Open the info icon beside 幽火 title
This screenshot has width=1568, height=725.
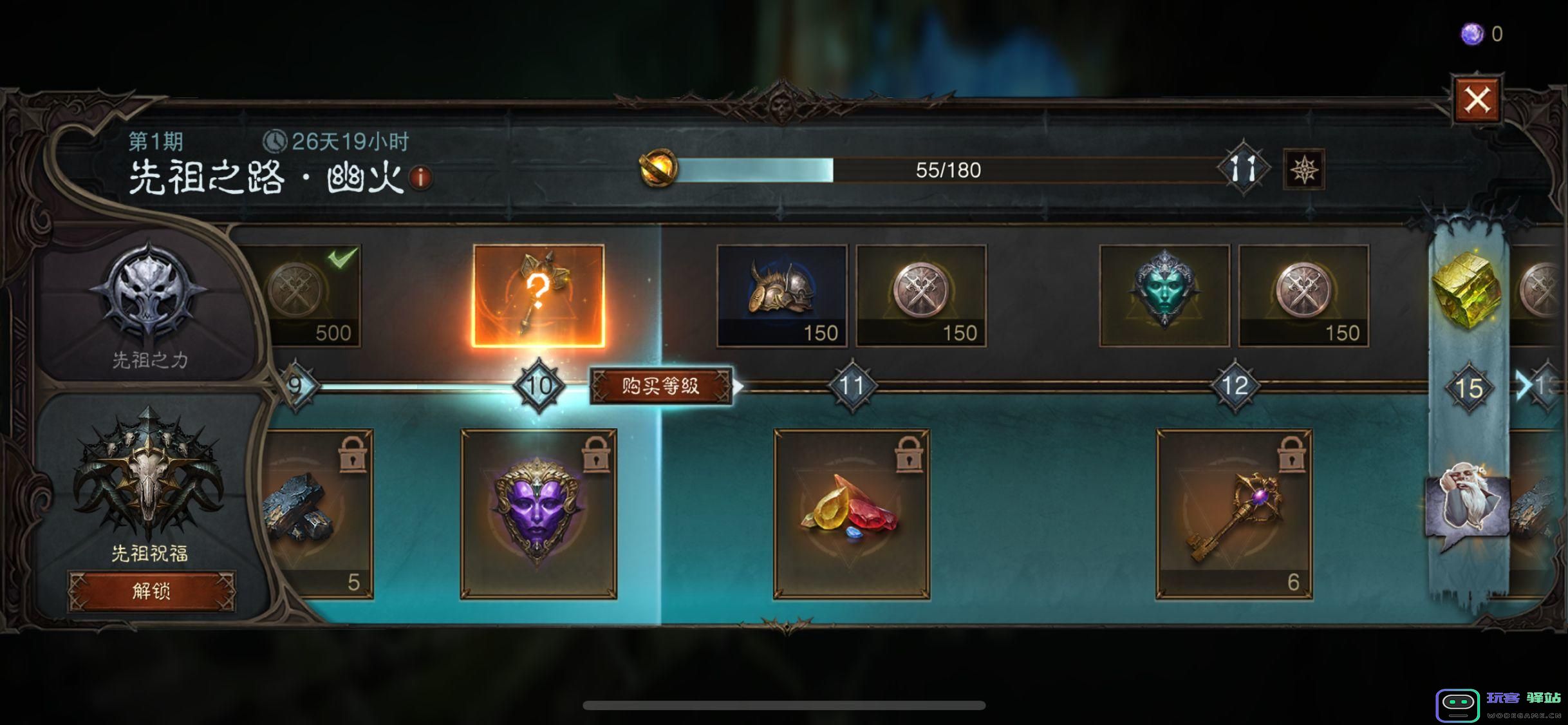click(421, 177)
